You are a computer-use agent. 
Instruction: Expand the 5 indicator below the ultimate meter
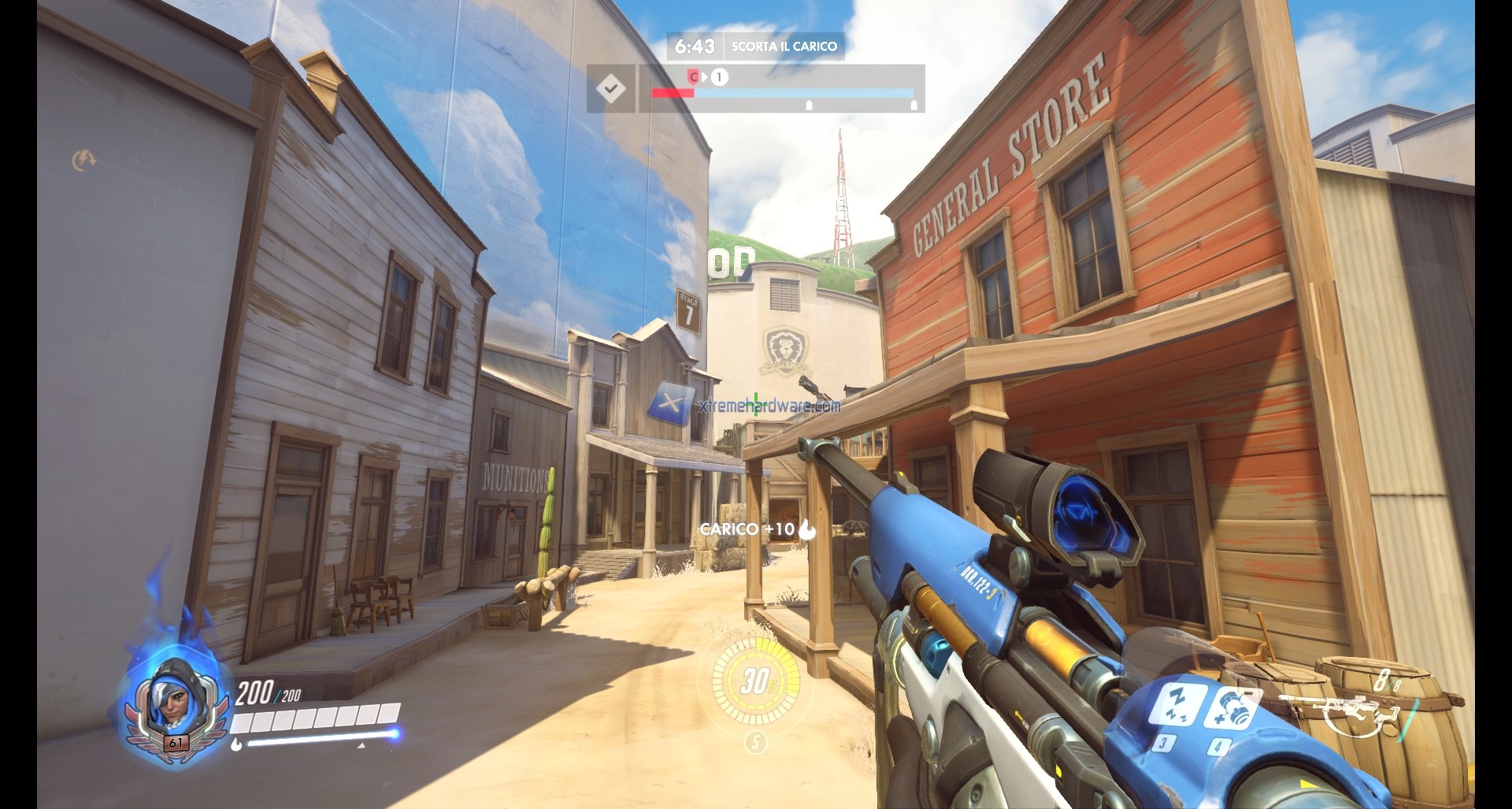[x=757, y=743]
